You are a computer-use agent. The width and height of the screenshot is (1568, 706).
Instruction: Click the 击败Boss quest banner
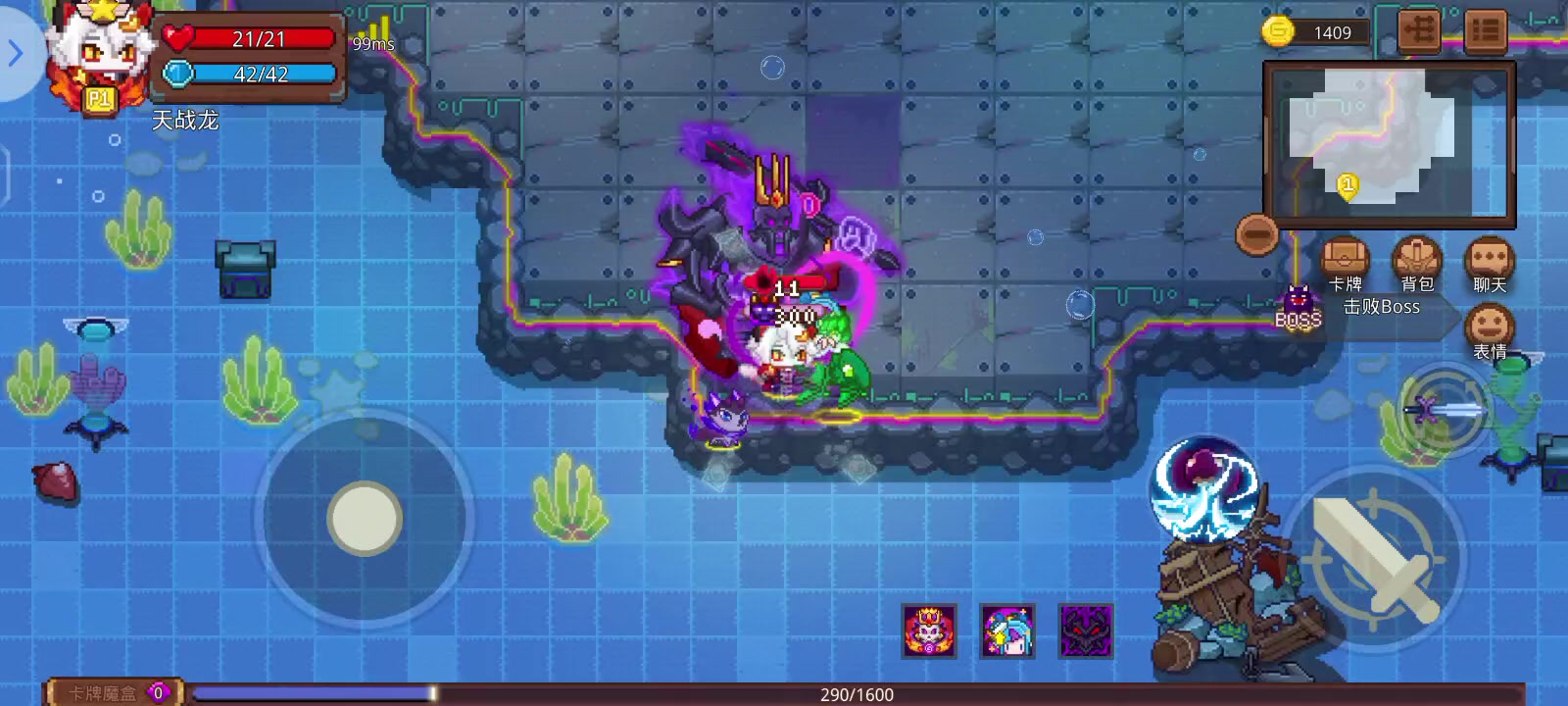pos(1384,306)
